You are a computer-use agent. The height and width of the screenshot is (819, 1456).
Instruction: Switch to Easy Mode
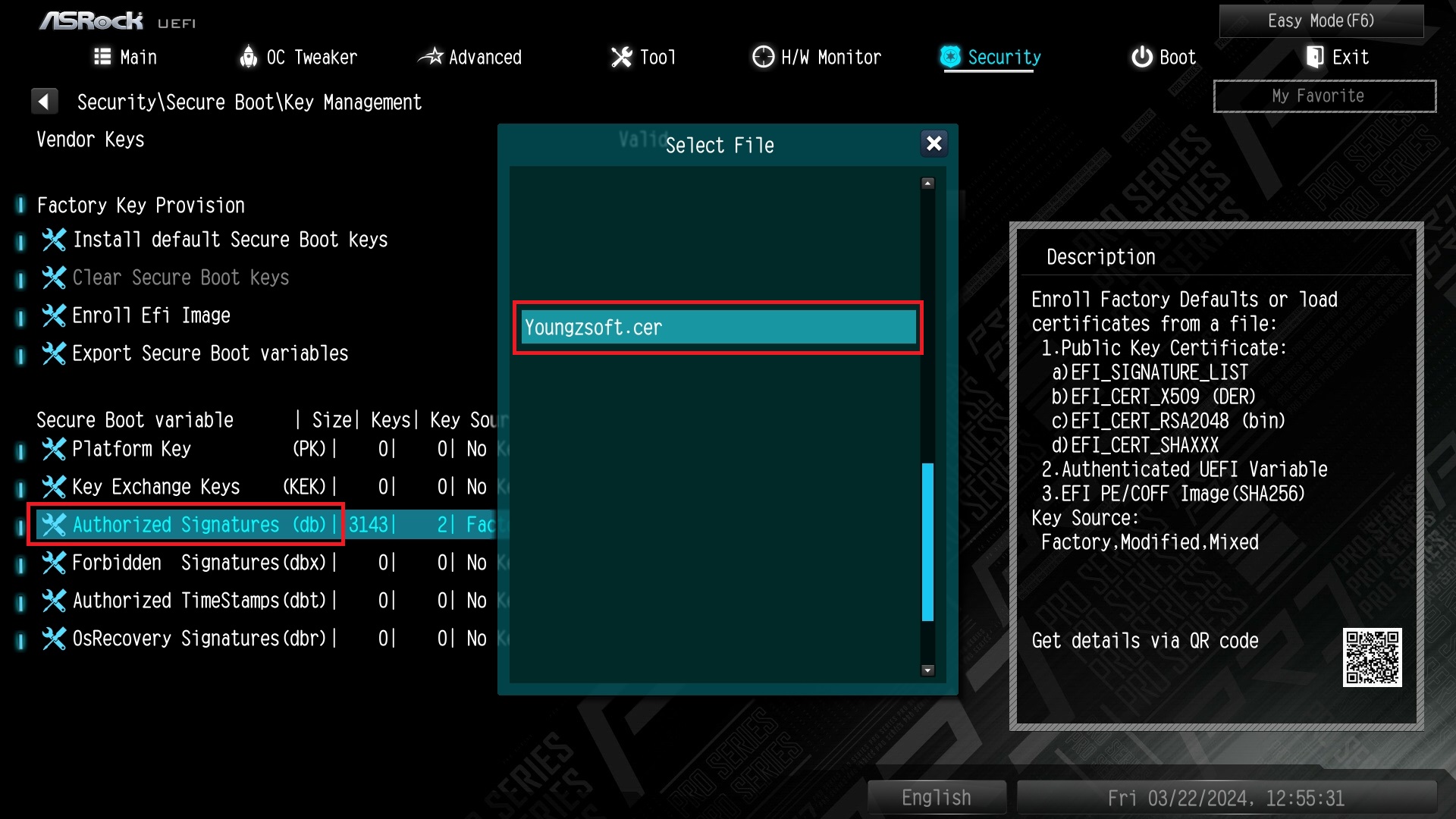click(1320, 20)
